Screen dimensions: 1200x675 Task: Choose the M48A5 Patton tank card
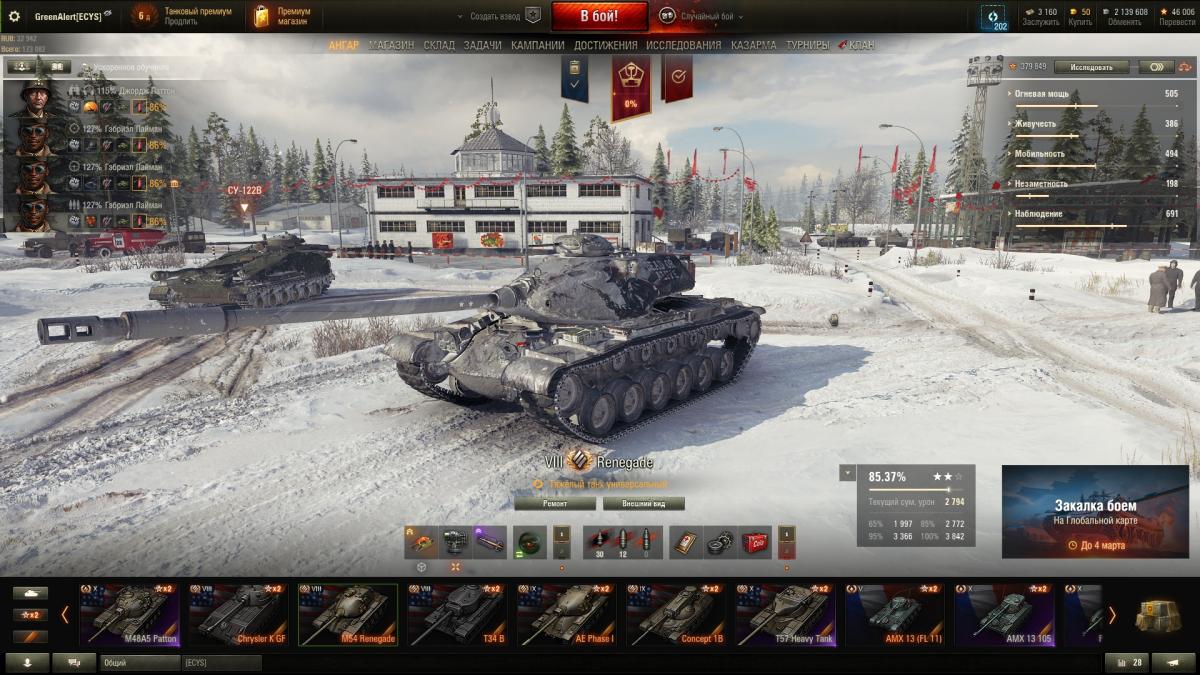[128, 616]
